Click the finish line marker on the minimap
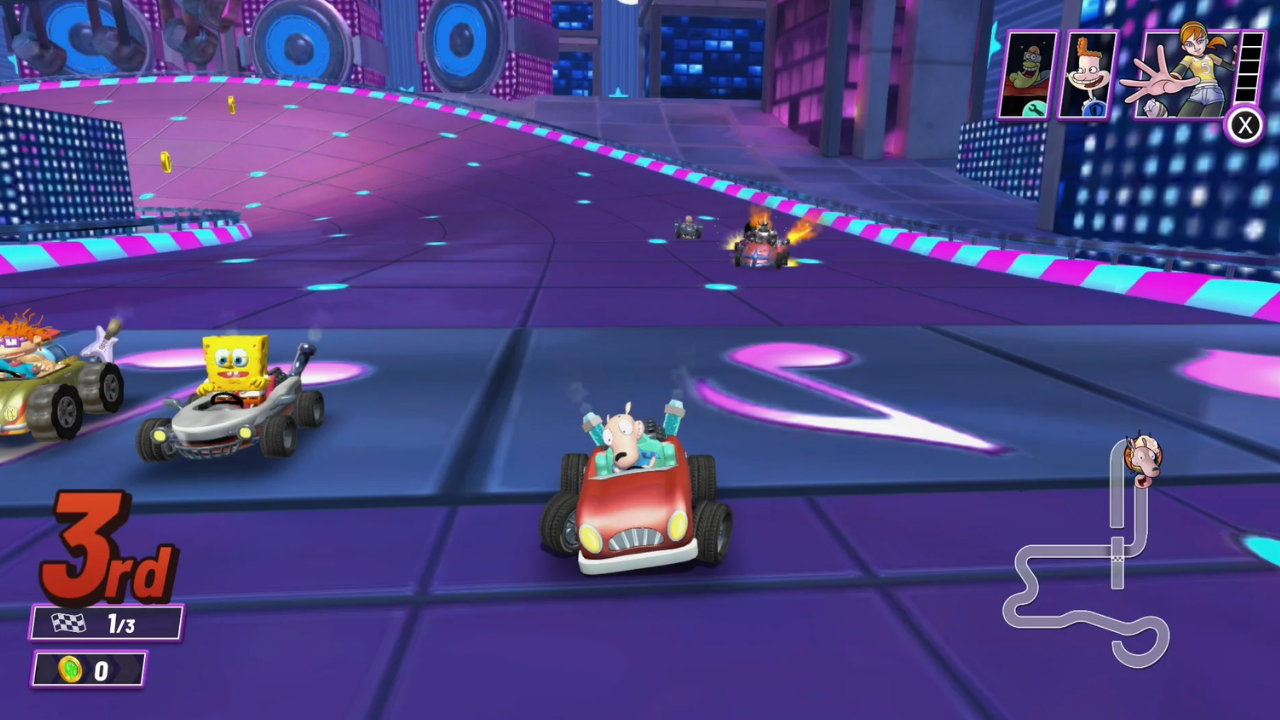Viewport: 1280px width, 720px height. point(1118,559)
